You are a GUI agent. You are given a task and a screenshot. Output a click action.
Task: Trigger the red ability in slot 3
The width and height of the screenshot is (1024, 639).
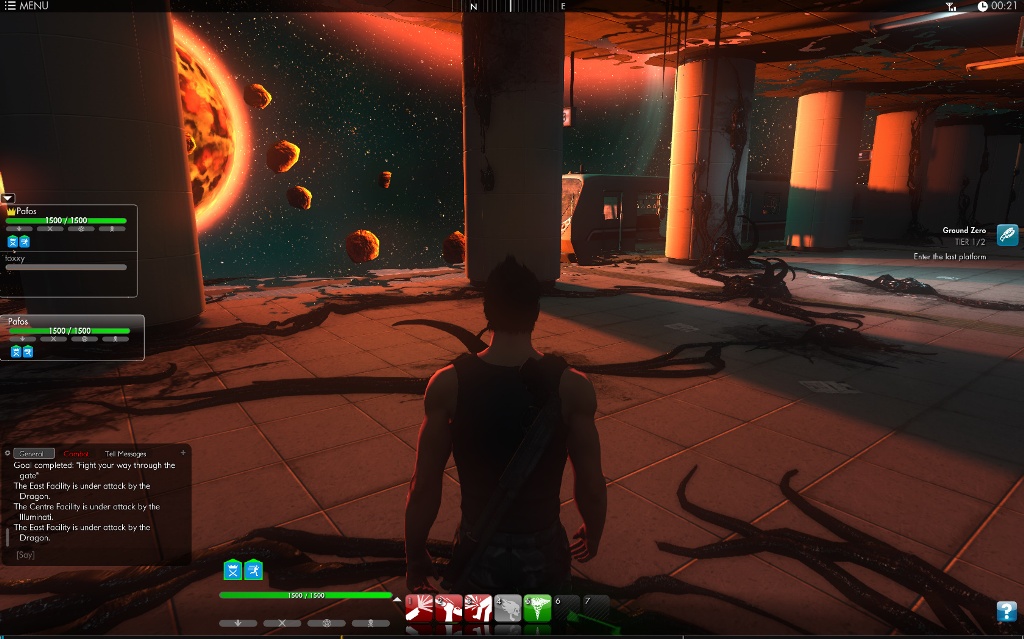point(478,607)
